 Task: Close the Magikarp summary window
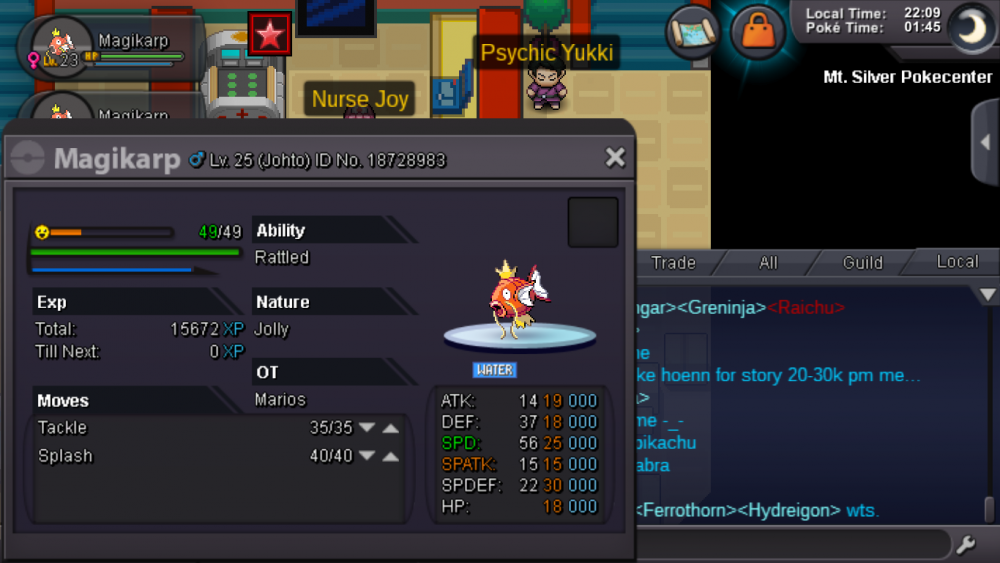[x=615, y=157]
